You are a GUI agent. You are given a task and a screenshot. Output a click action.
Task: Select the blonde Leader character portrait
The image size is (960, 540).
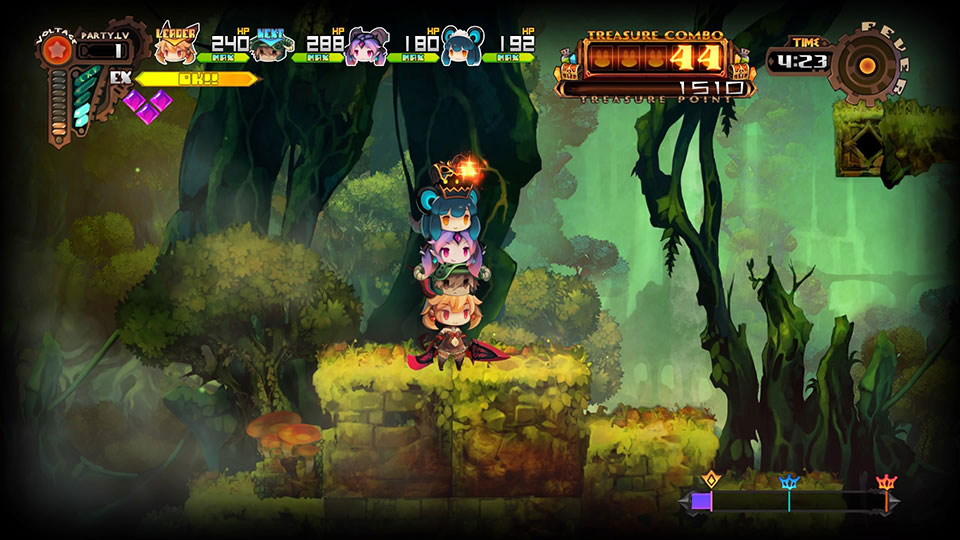[x=177, y=45]
